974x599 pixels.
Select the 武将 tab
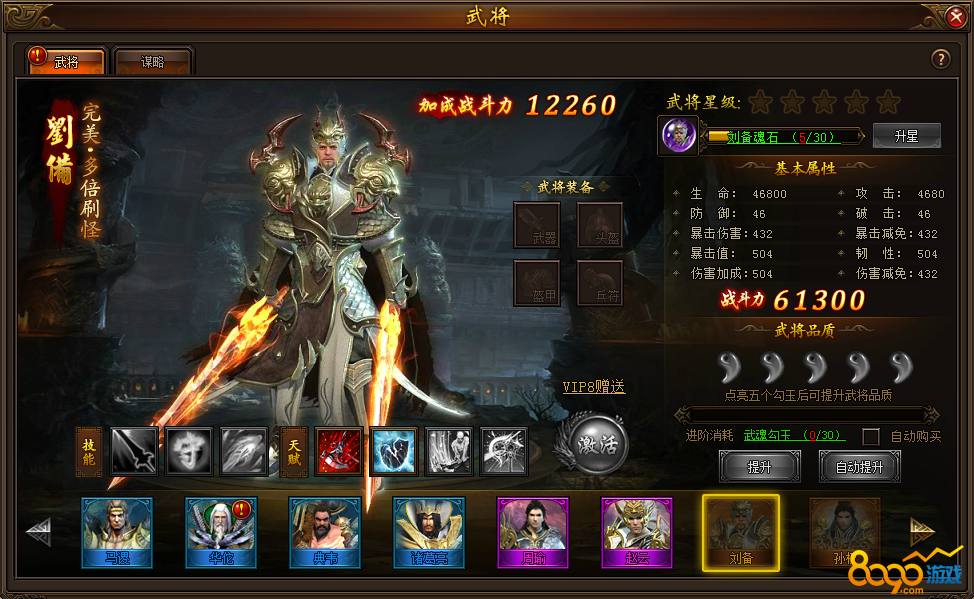[66, 62]
